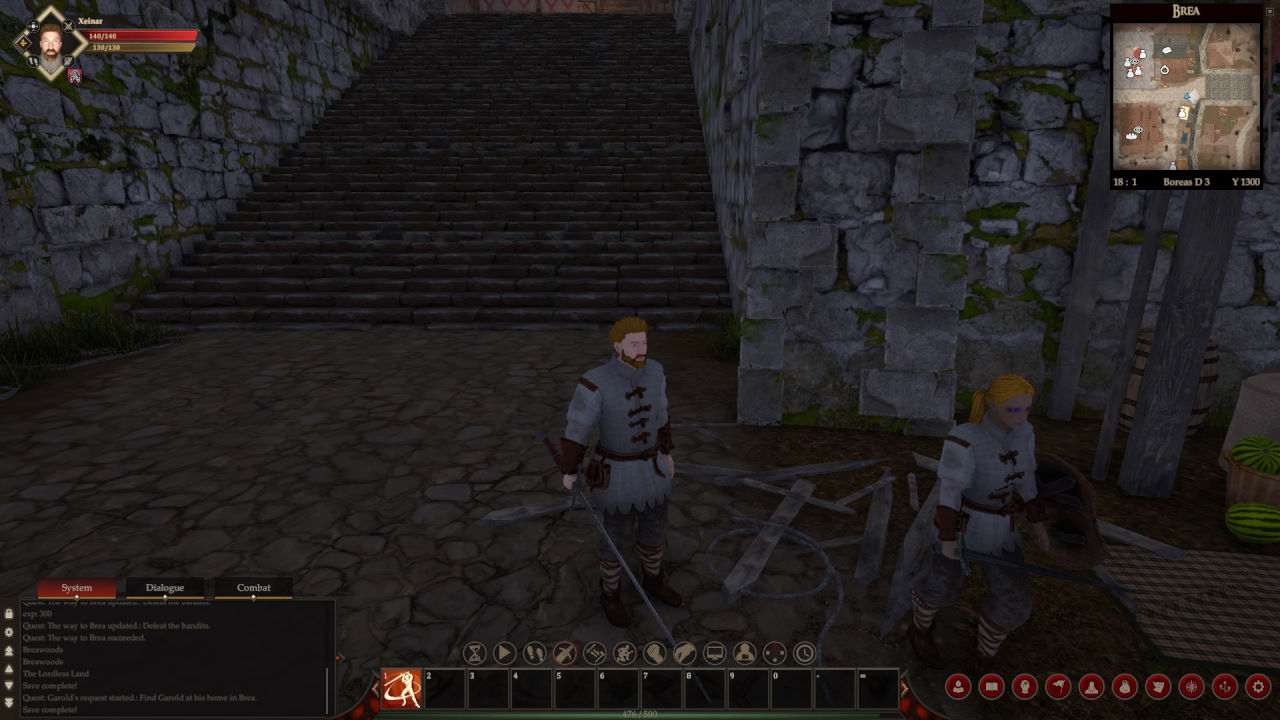Show the Combat log tab
This screenshot has width=1280, height=720.
click(253, 588)
